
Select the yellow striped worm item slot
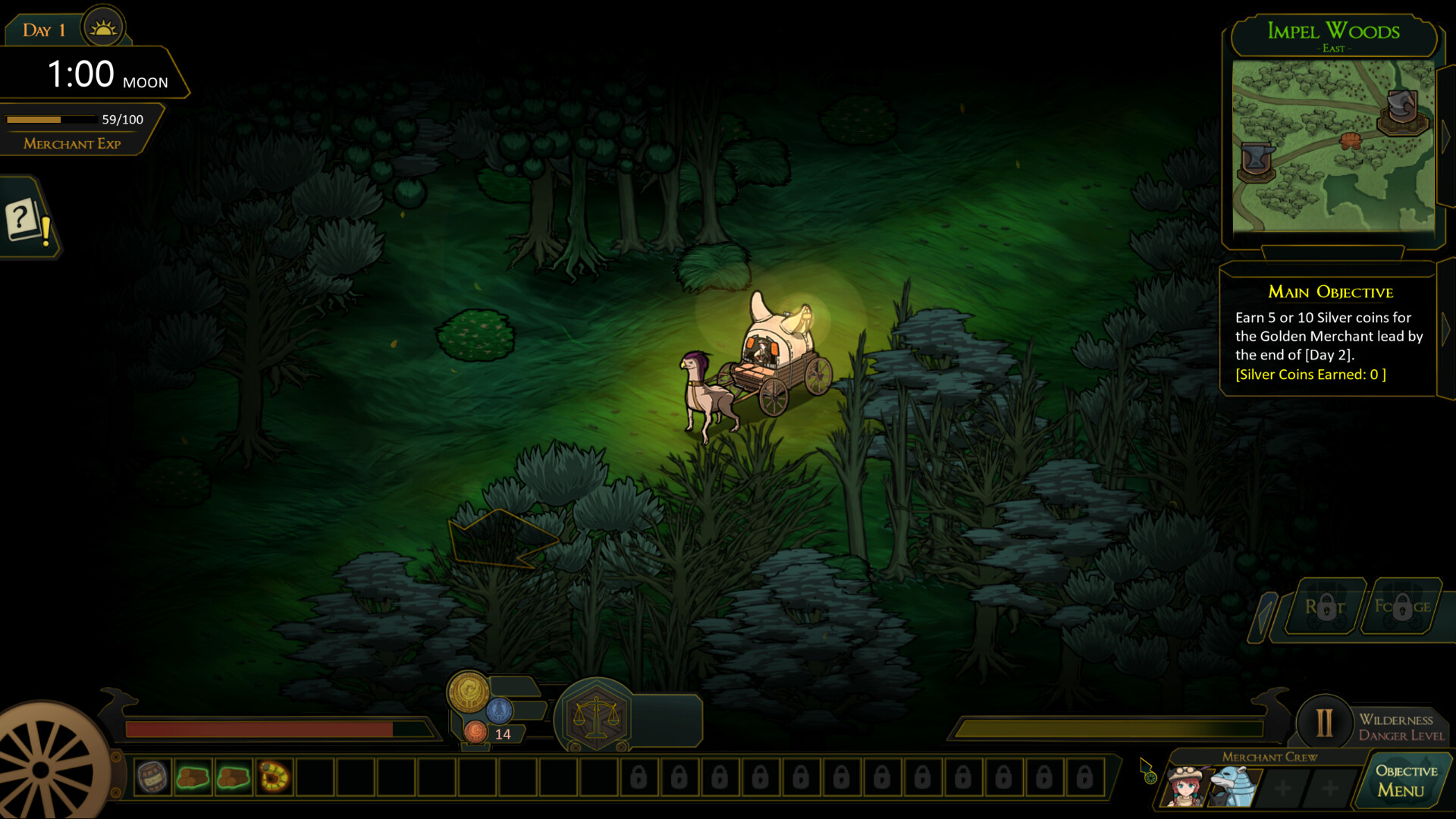274,777
